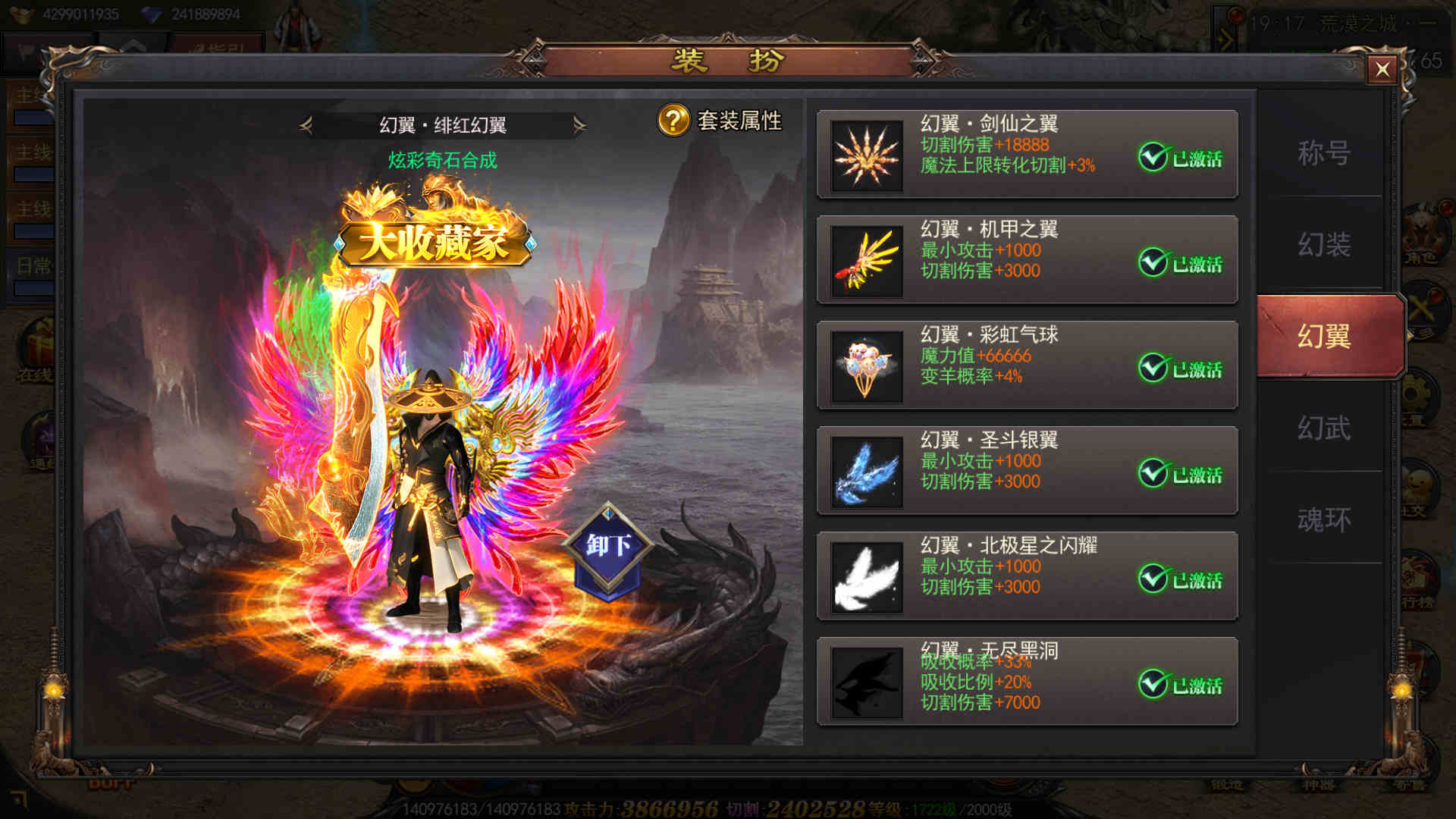The height and width of the screenshot is (819, 1456).
Task: Switch to the 幻武 weapon tab
Action: [x=1323, y=428]
